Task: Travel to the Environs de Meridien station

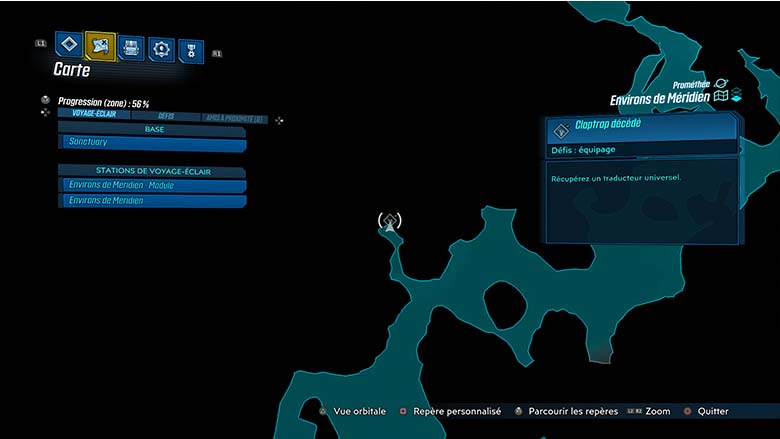Action: 152,201
